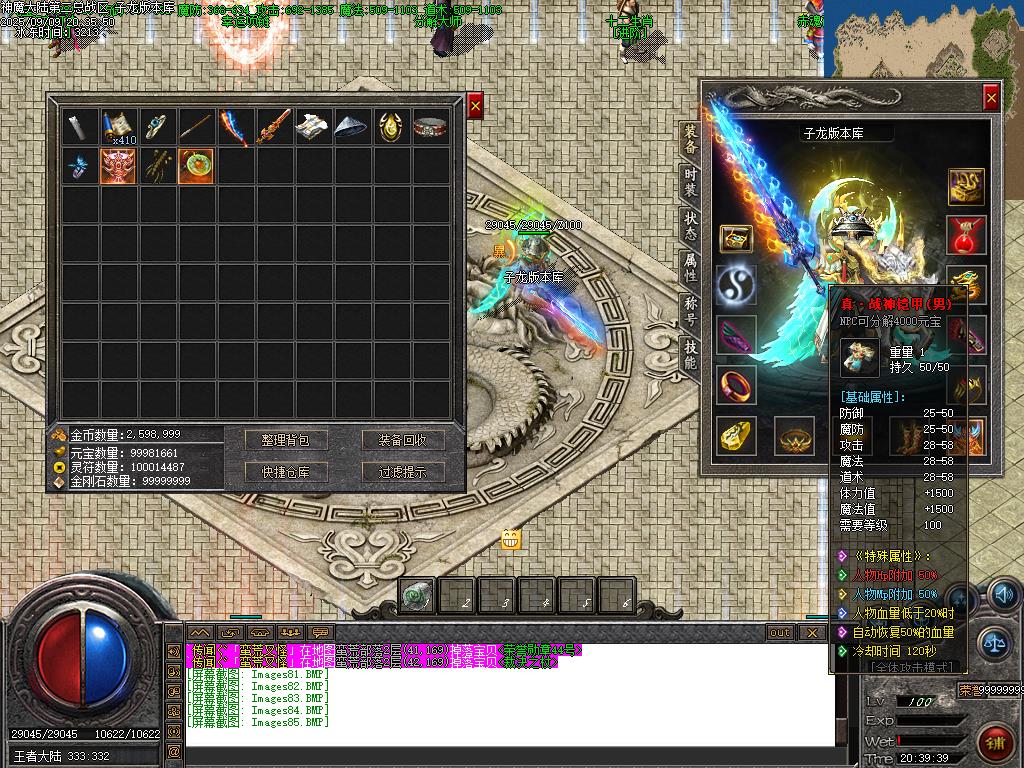The height and width of the screenshot is (768, 1024).
Task: Use the item in hotbar slot one
Action: point(417,596)
